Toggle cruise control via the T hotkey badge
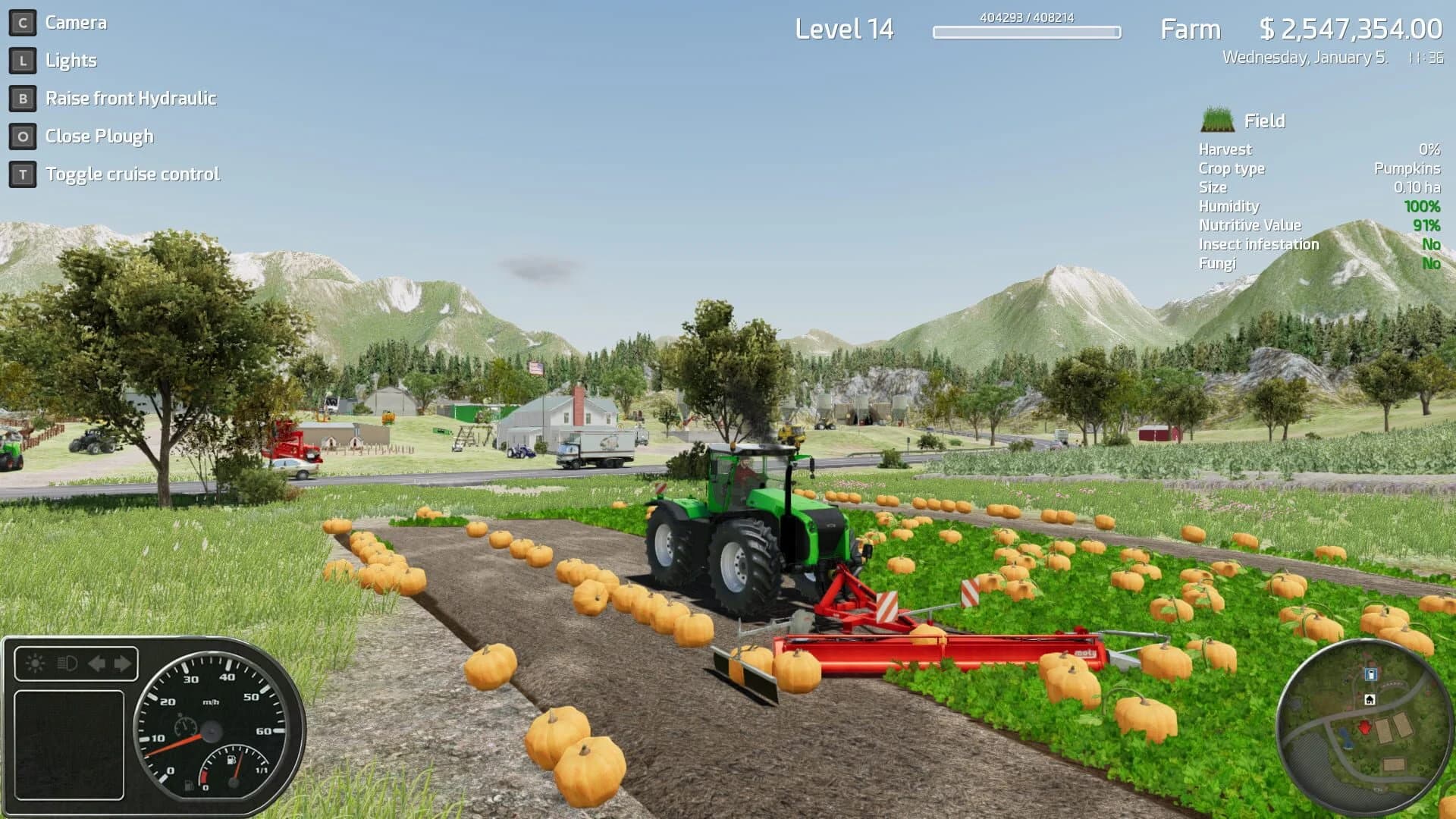1456x819 pixels. click(x=23, y=173)
